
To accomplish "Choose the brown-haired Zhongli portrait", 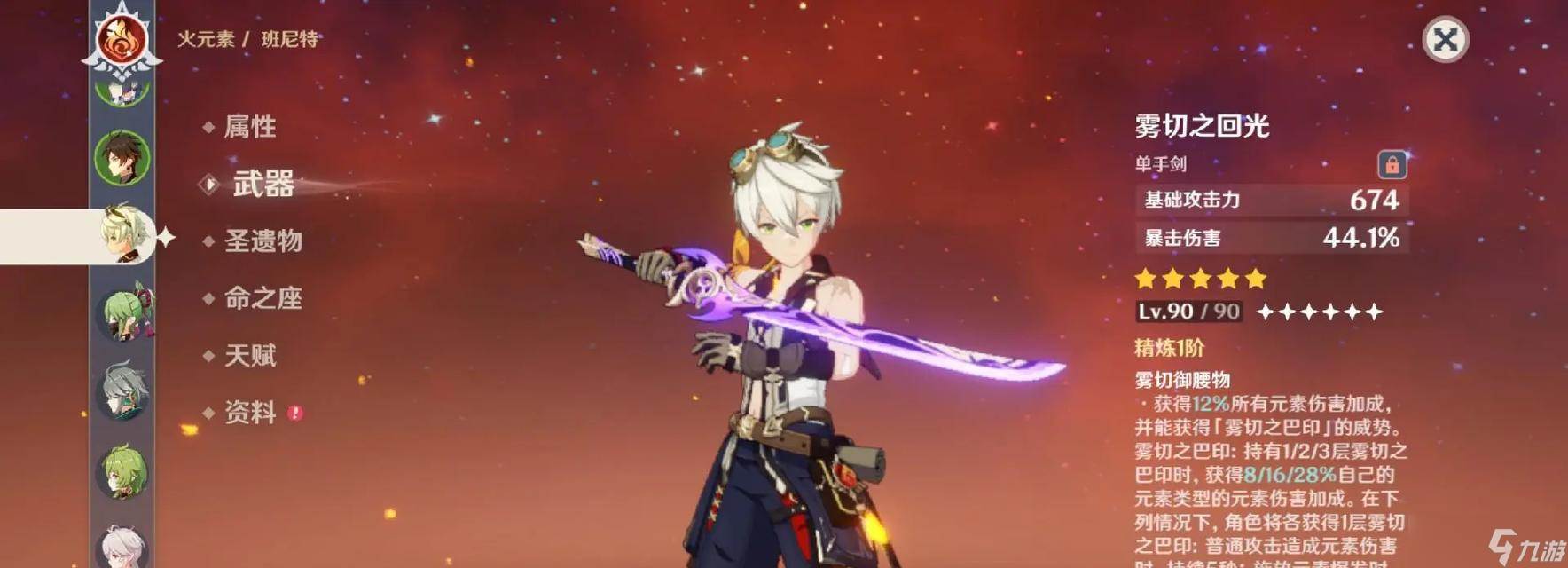I will coord(122,158).
